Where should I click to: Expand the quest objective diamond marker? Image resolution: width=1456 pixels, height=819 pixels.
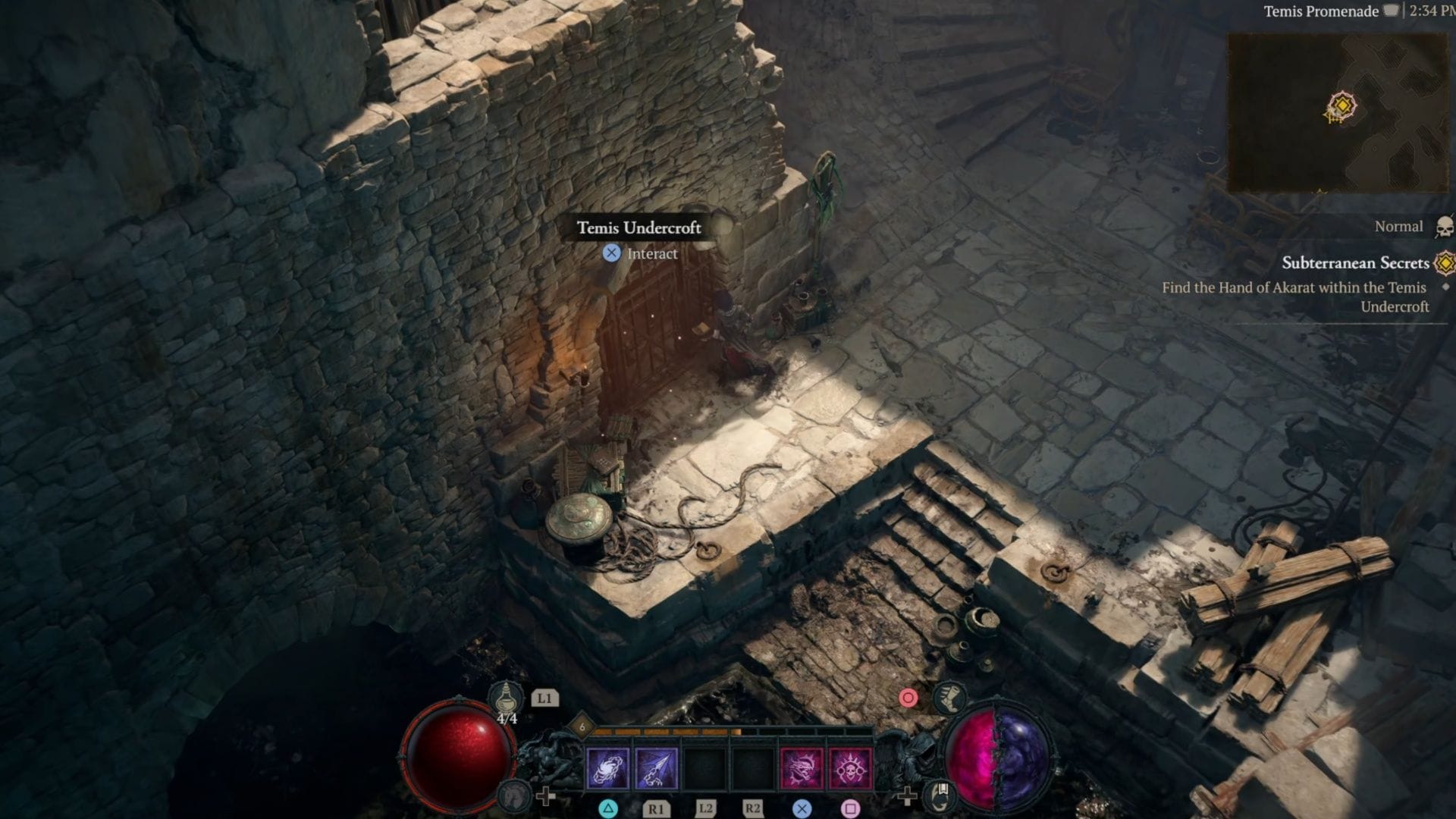pos(1446,288)
